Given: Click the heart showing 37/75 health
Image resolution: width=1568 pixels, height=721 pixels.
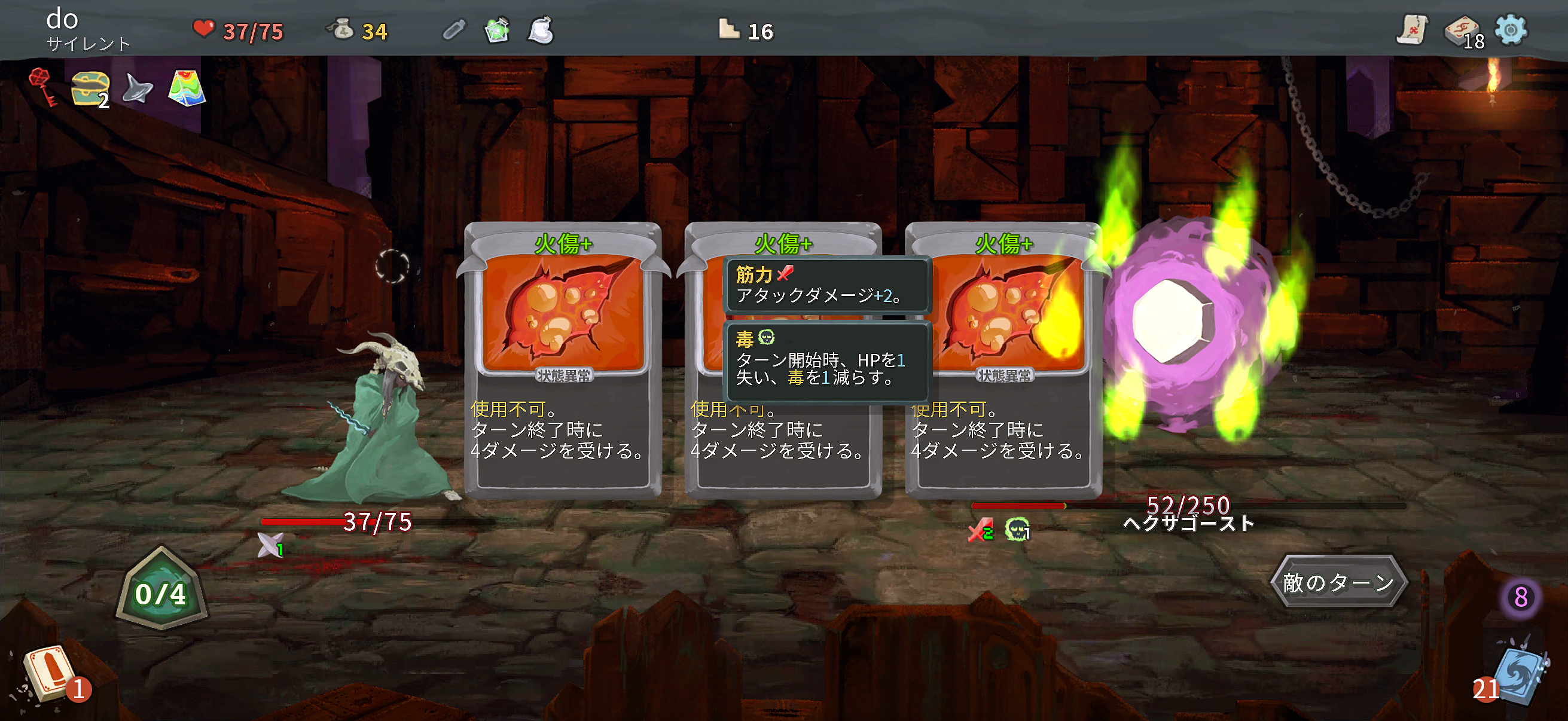Looking at the screenshot, I should [x=205, y=29].
